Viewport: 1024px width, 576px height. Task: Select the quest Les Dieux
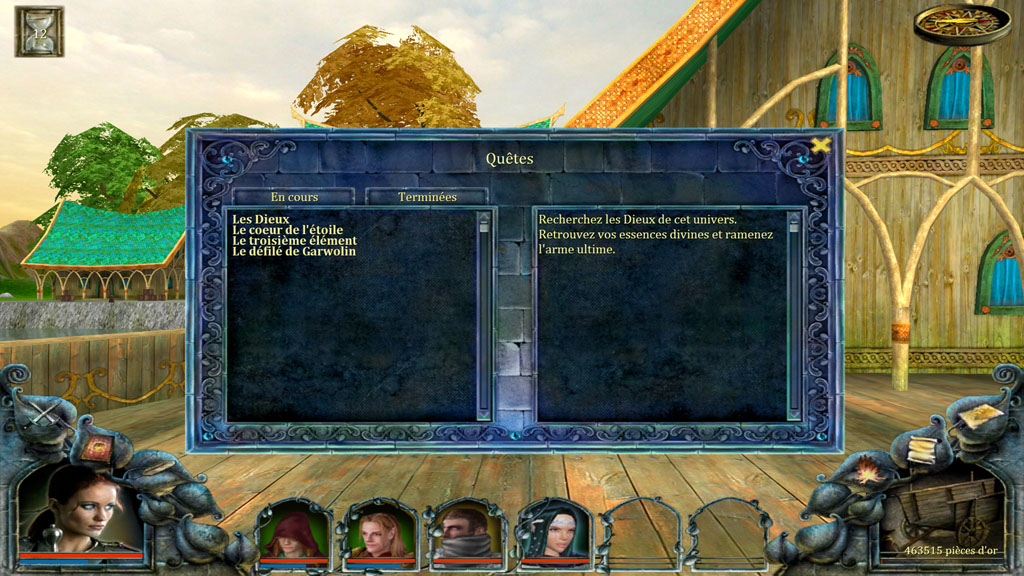coord(261,219)
